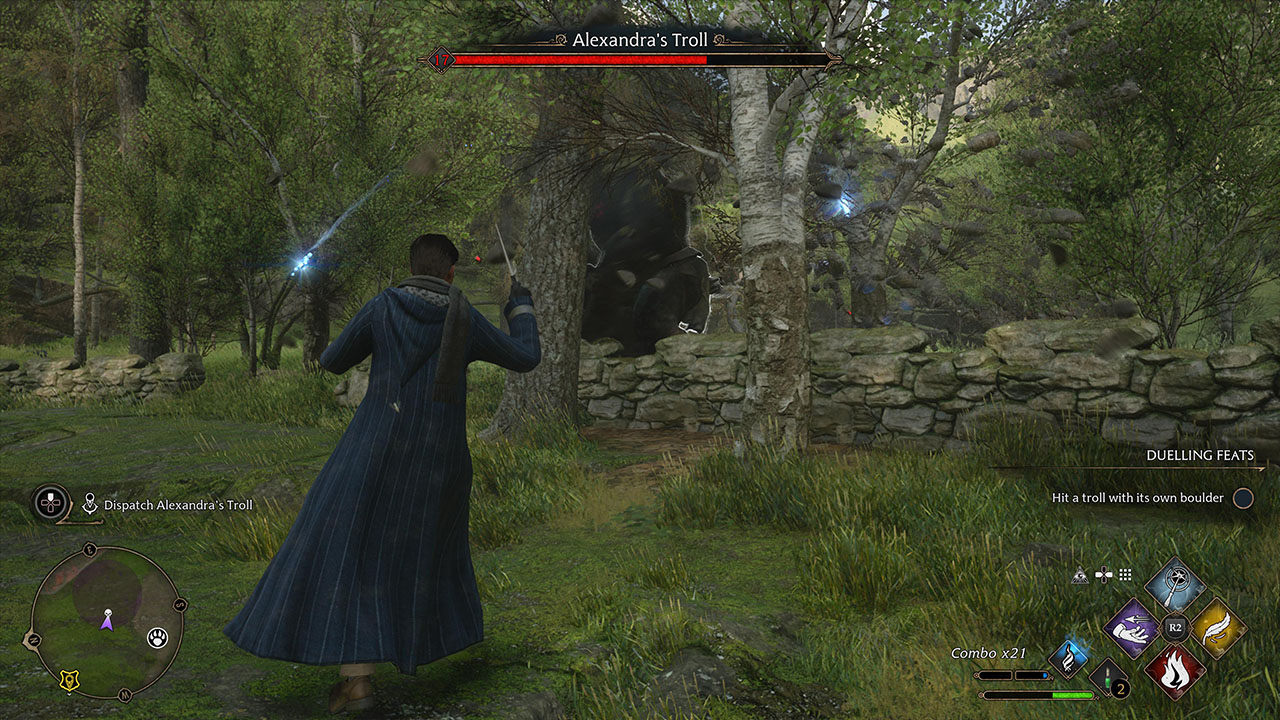Toggle spell sets via the d-pad icon

1104,575
